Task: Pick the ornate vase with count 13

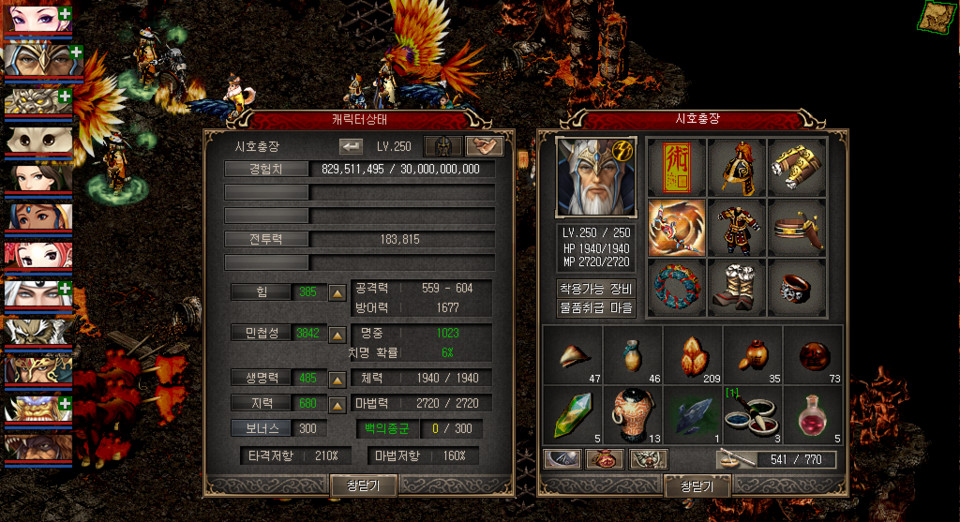Action: click(x=632, y=413)
